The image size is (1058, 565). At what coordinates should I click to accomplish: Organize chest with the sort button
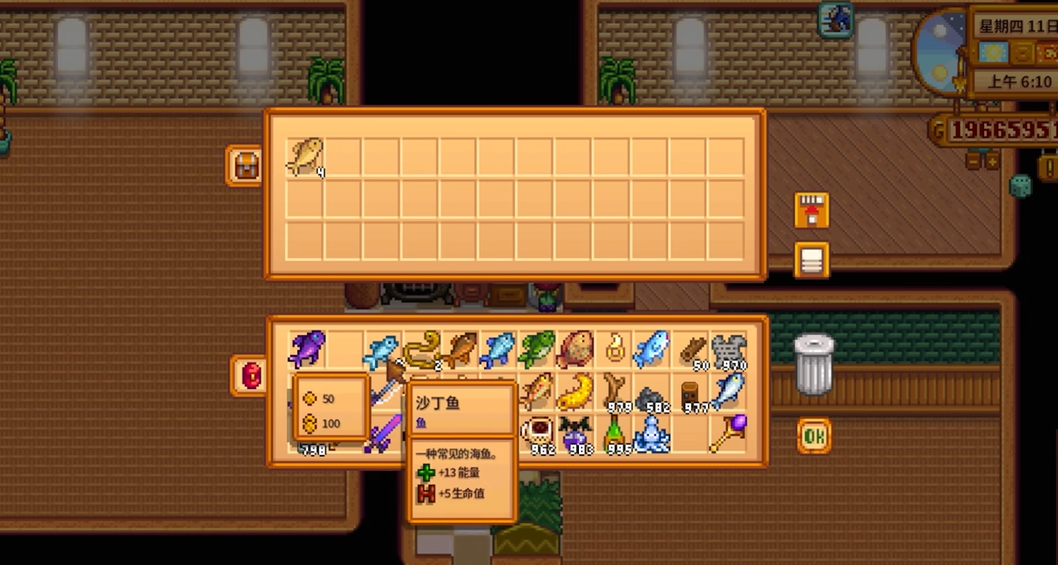[x=811, y=260]
